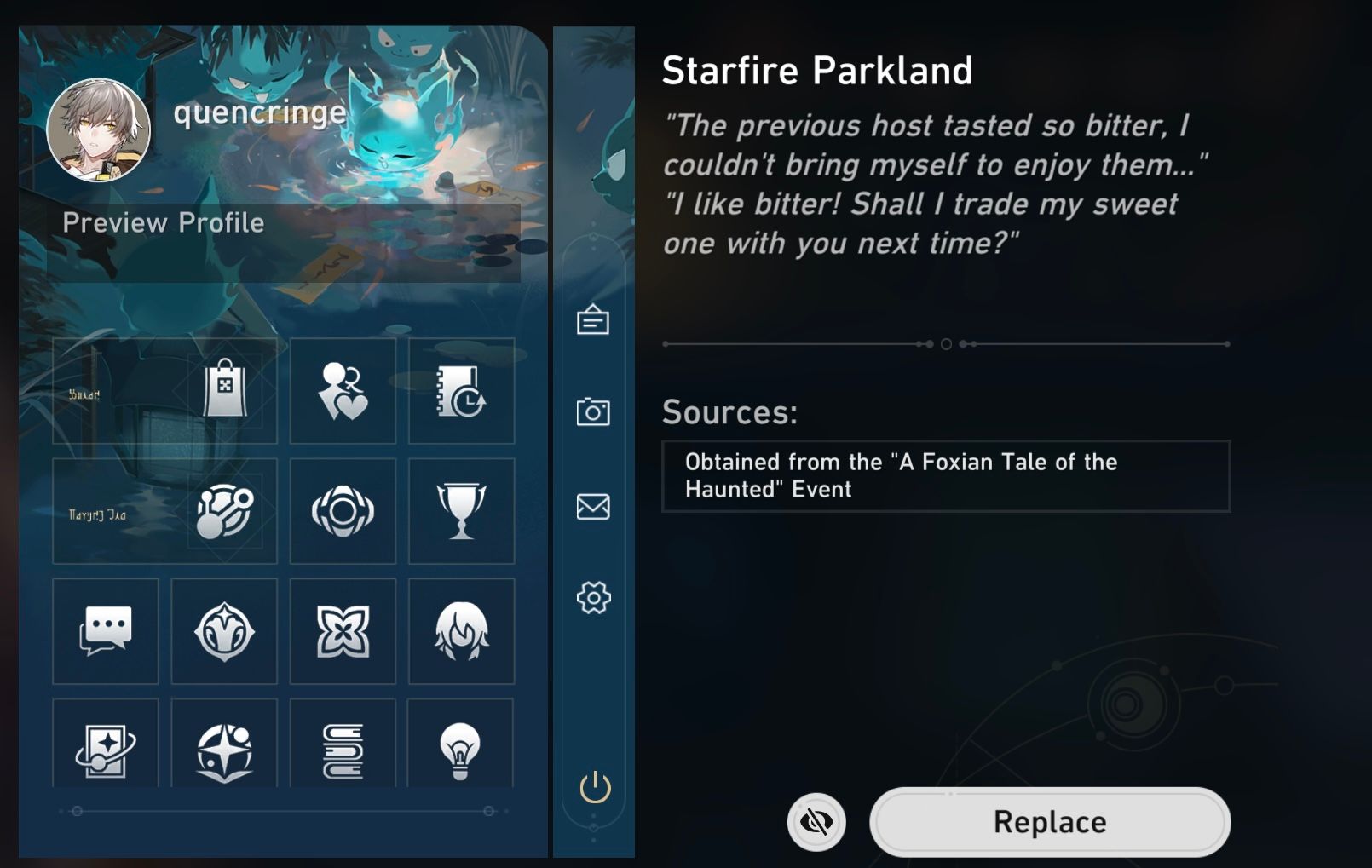
Task: Open the connected orbs icon tile
Action: pyautogui.click(x=225, y=511)
